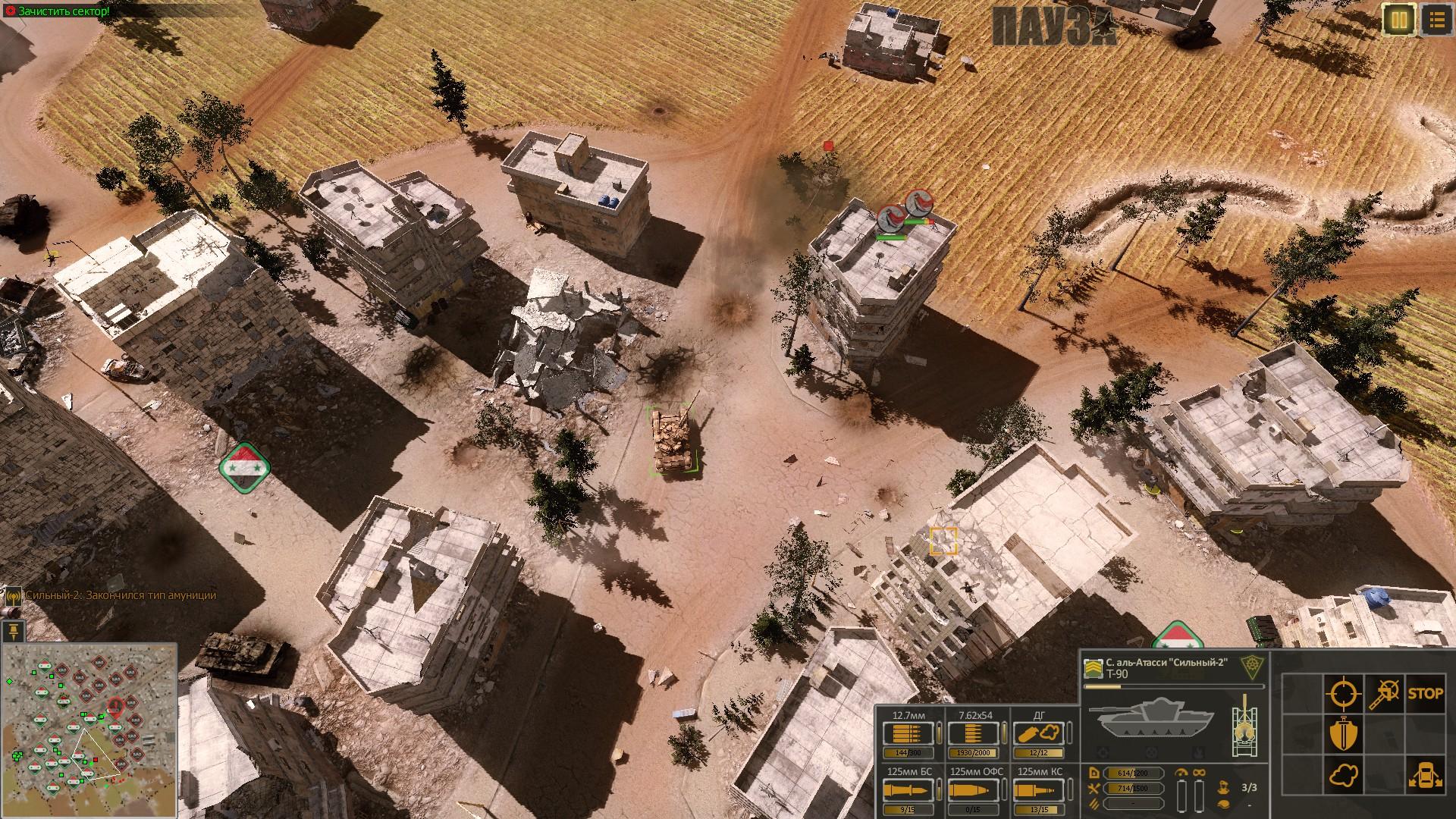Choose the ДГ grenade ammo slot
The height and width of the screenshot is (819, 1456).
pyautogui.click(x=1039, y=733)
